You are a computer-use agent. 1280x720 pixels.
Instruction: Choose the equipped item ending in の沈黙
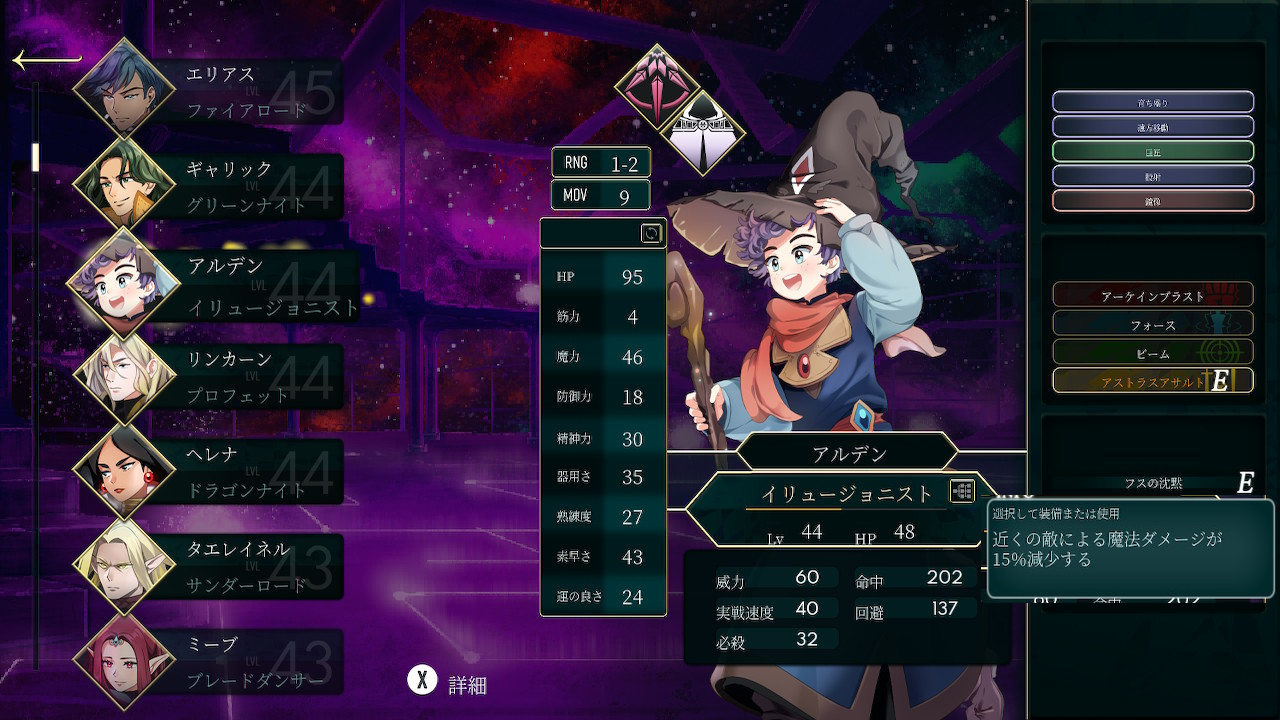[x=1152, y=483]
